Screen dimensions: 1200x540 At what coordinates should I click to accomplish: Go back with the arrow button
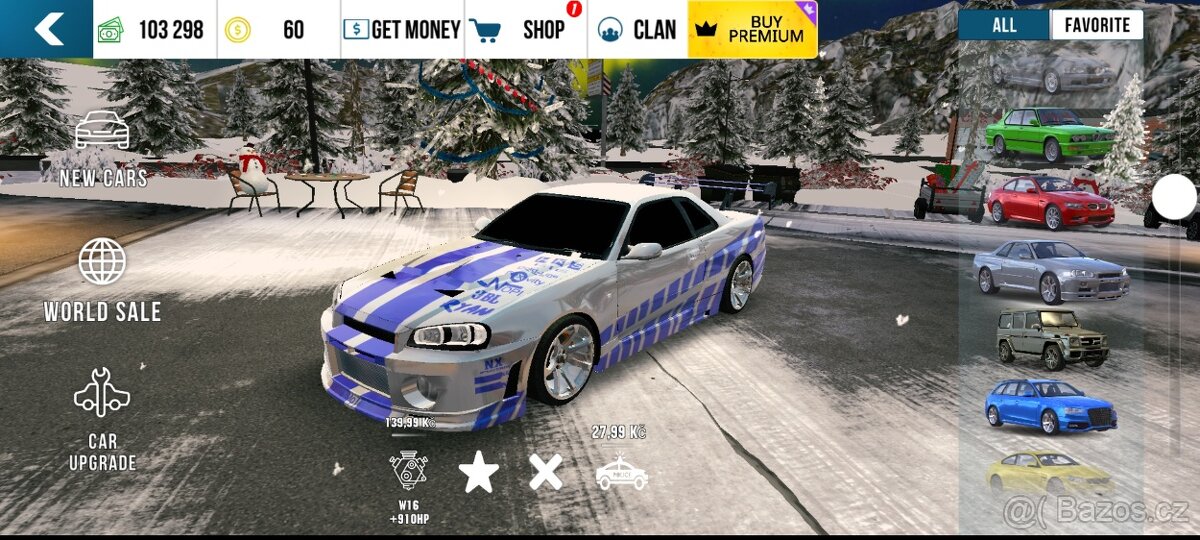coord(47,29)
